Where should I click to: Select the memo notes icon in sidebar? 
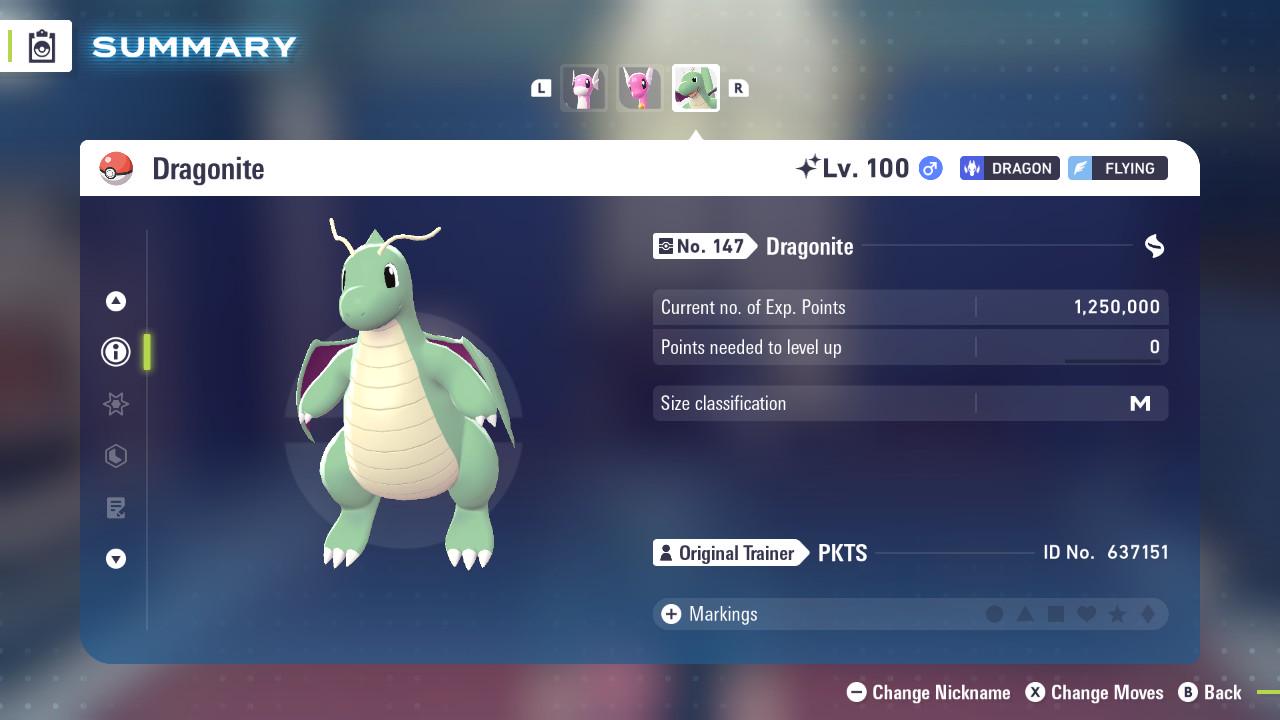[115, 508]
